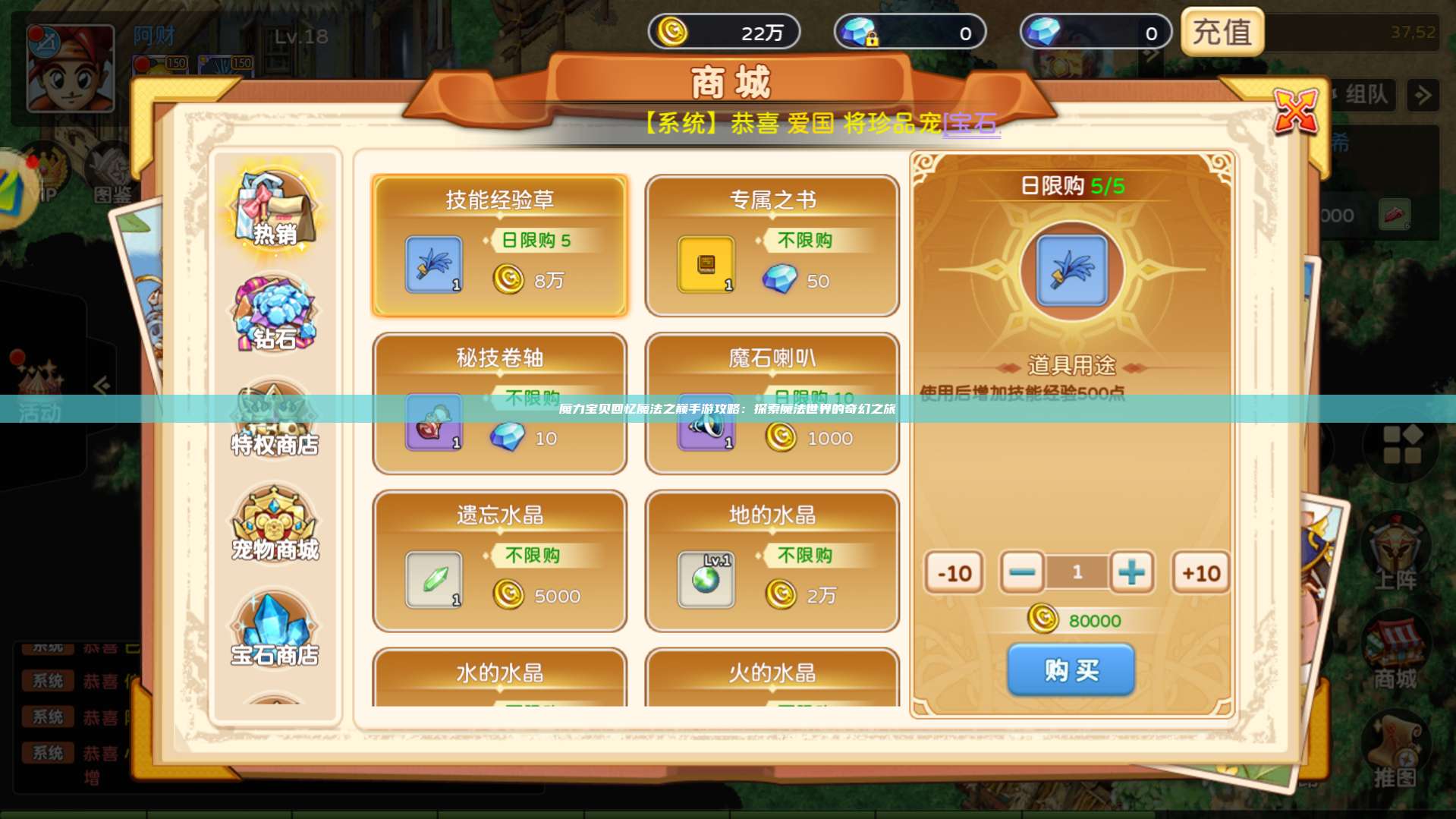
Task: Click -10 to decrease purchase quantity
Action: tap(954, 573)
